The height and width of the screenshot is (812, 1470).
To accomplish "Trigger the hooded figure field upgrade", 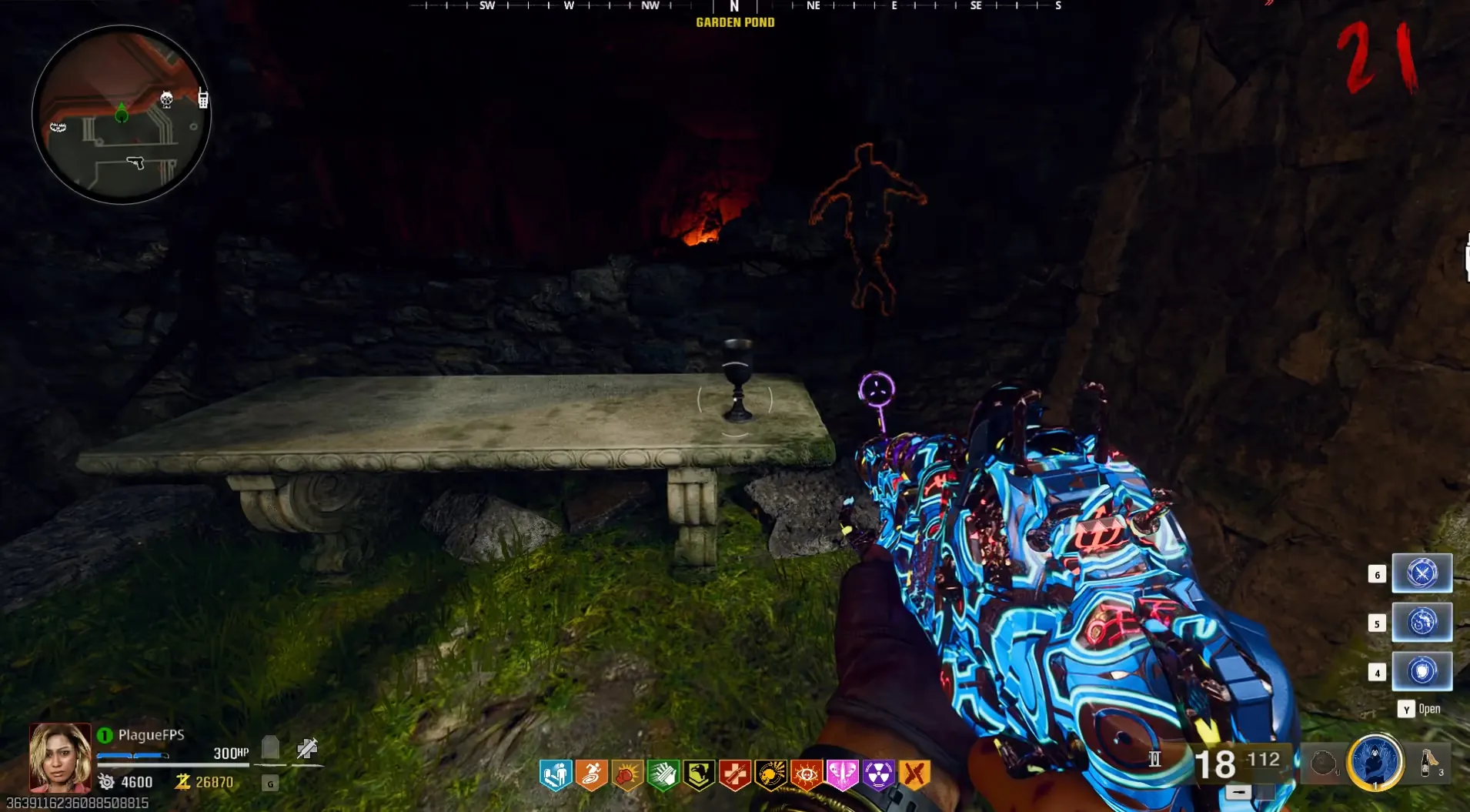I will pos(1375,762).
